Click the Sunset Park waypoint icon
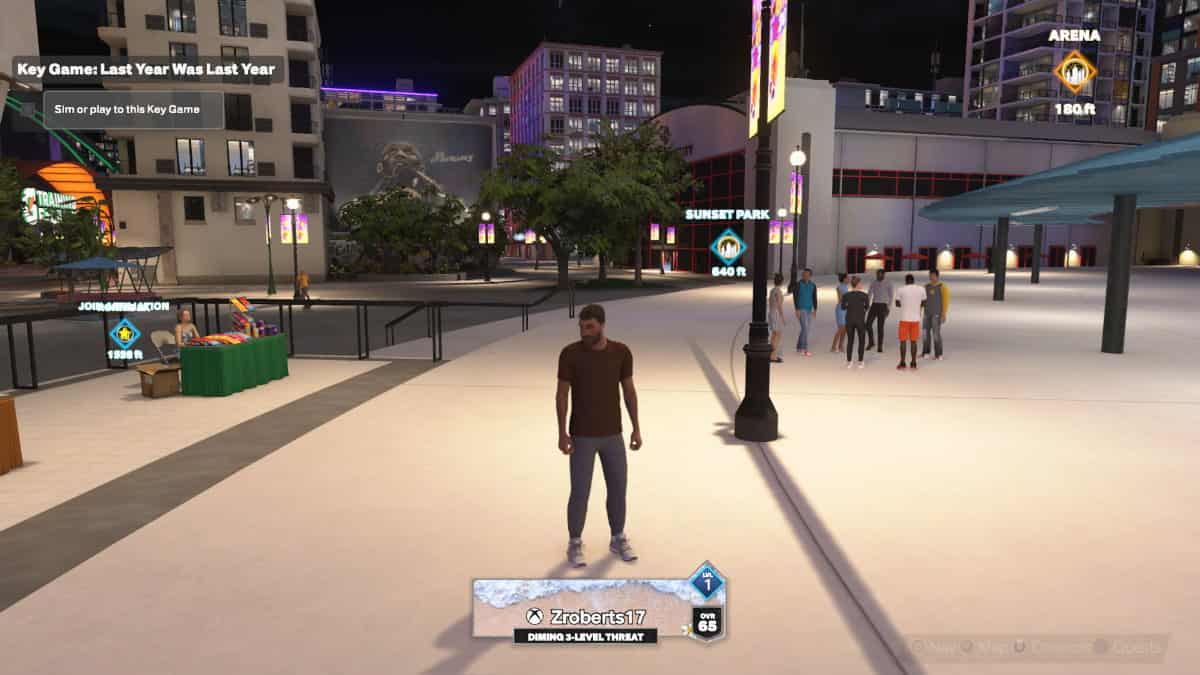The height and width of the screenshot is (675, 1200). tap(727, 246)
